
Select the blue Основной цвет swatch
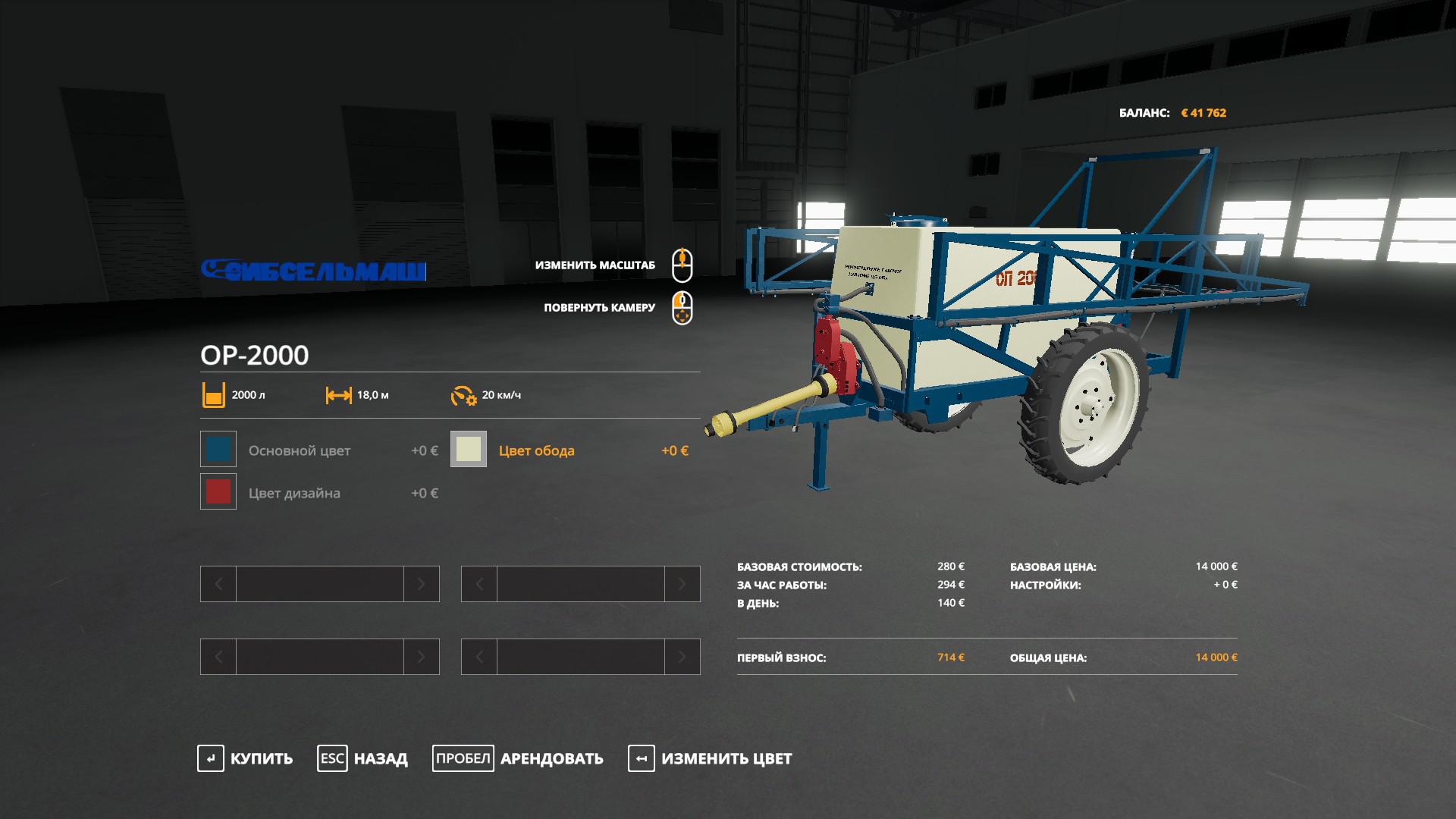[218, 450]
